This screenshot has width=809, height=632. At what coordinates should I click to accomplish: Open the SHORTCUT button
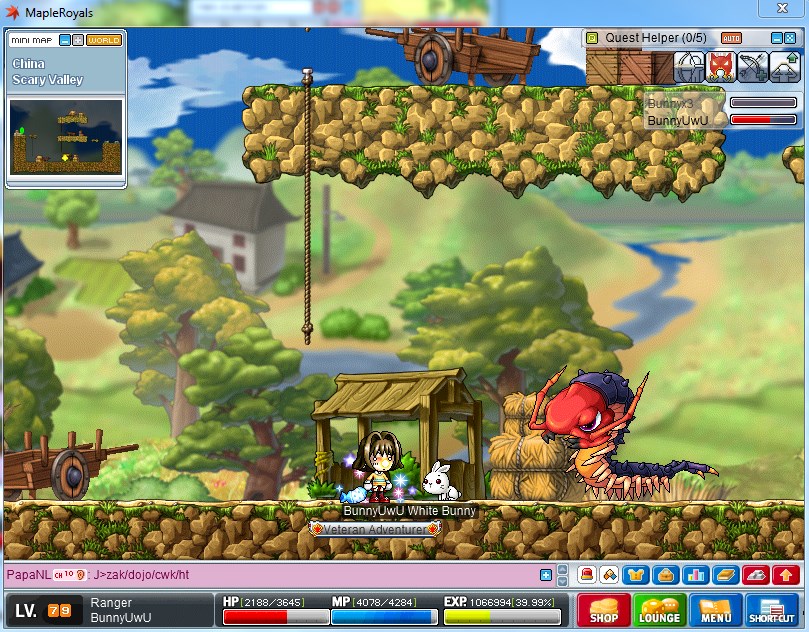click(772, 610)
